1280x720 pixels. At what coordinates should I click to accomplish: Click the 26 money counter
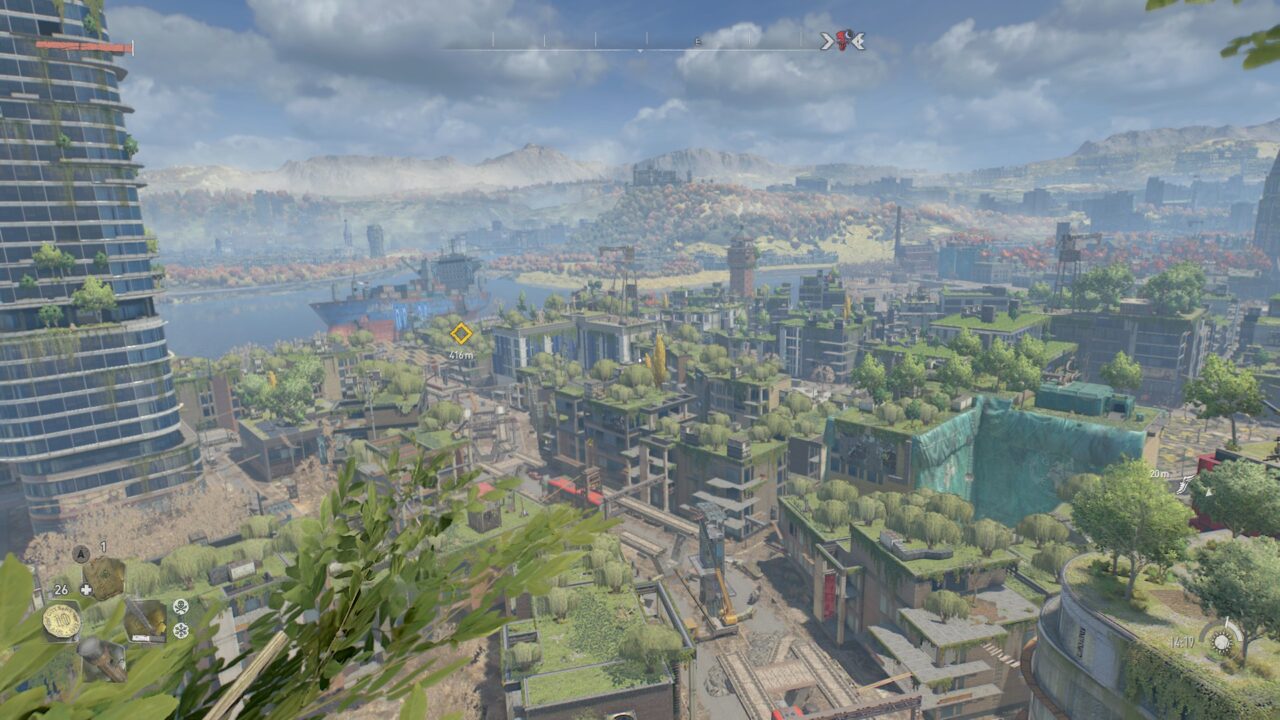(62, 589)
